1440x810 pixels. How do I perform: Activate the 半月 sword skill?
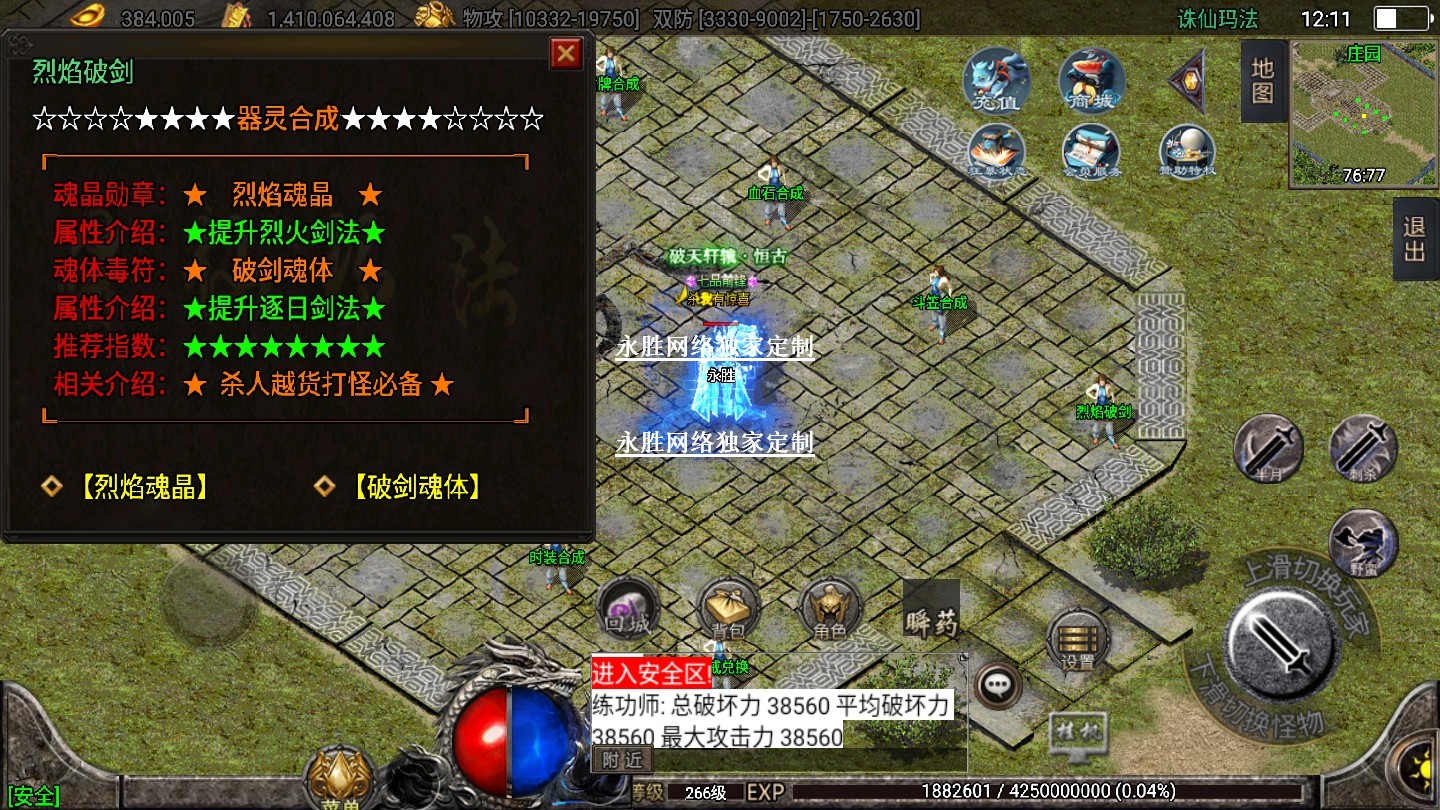pos(1268,448)
